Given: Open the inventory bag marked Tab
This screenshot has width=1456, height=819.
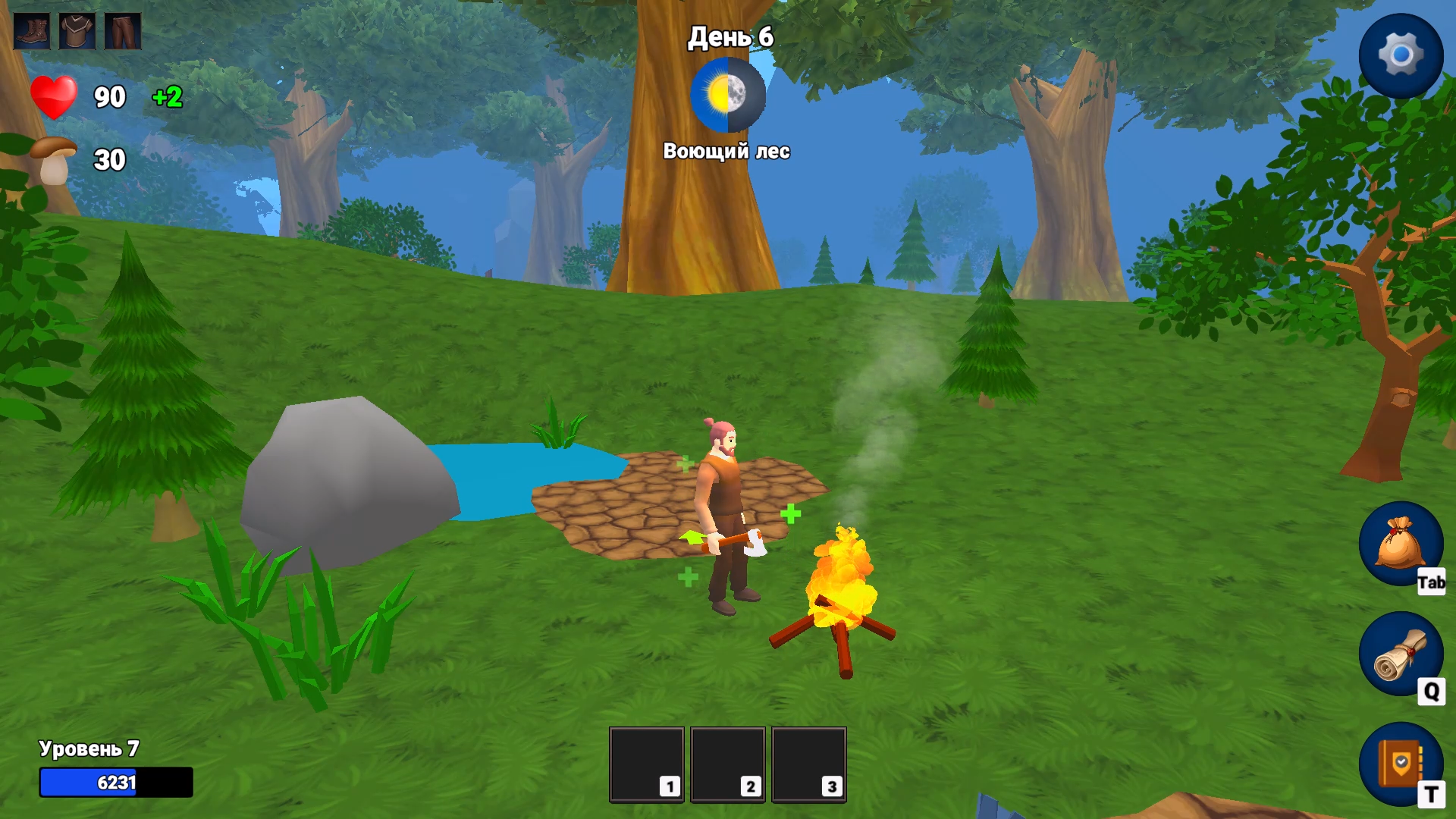Looking at the screenshot, I should coord(1402,544).
